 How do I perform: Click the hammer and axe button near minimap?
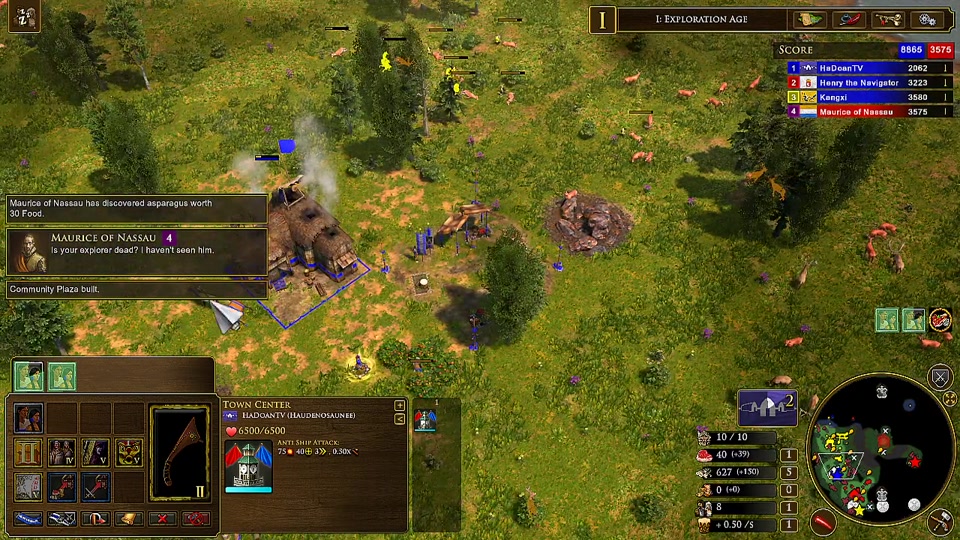tap(940, 519)
